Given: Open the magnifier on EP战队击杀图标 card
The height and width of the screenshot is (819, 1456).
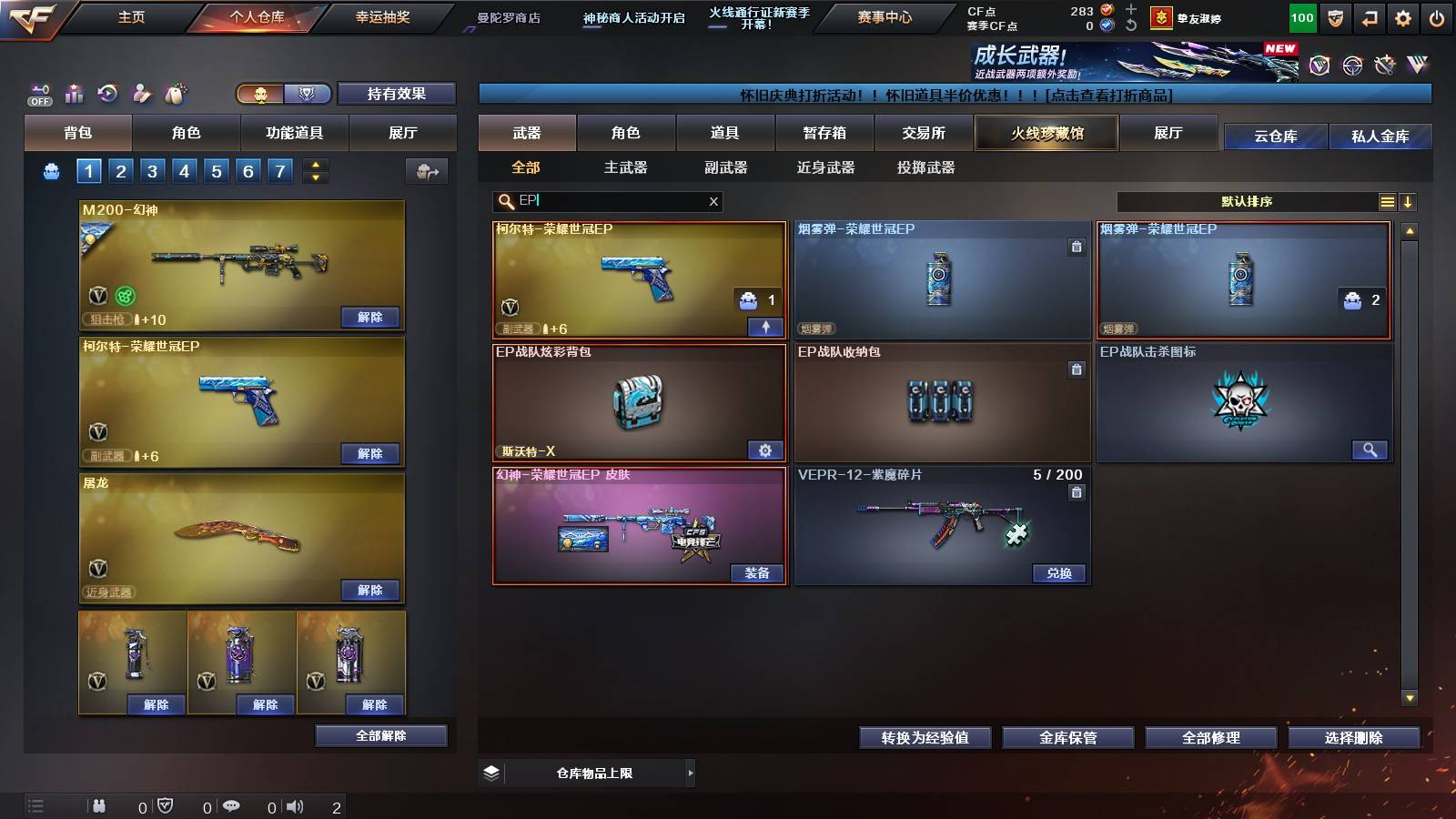Looking at the screenshot, I should click(1370, 450).
